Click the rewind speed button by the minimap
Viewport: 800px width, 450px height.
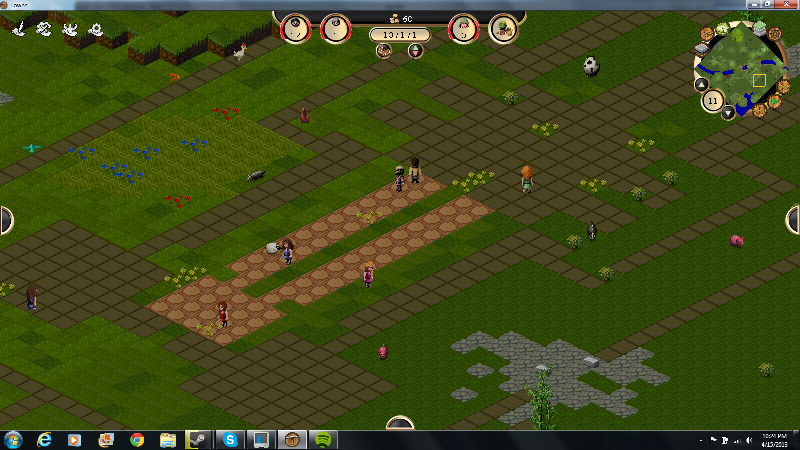759,109
